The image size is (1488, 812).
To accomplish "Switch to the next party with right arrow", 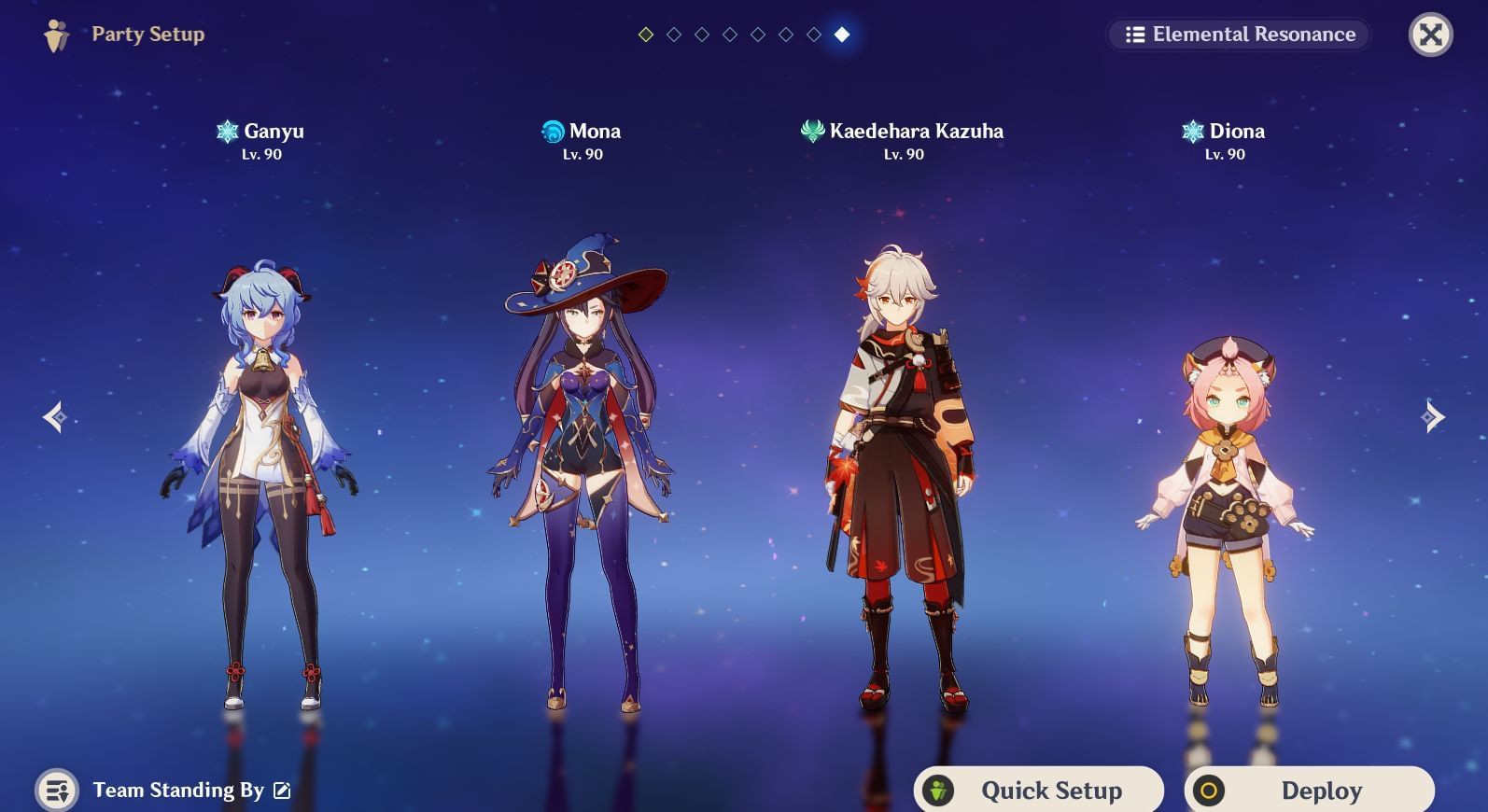I will (x=1433, y=417).
